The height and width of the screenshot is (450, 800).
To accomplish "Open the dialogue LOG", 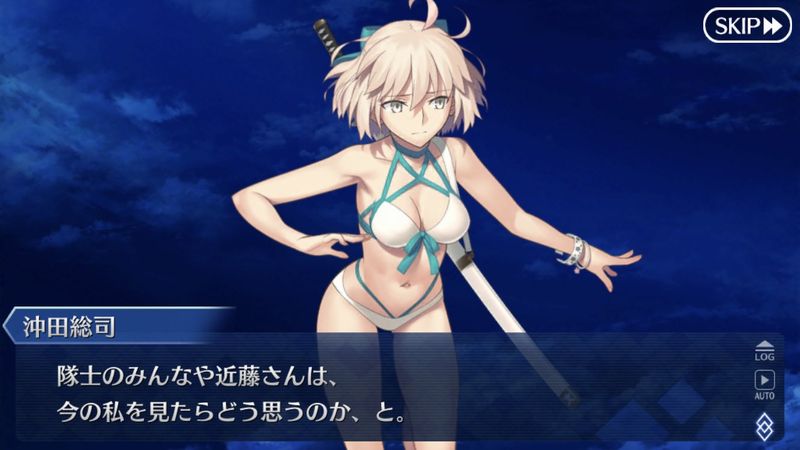I will point(764,349).
